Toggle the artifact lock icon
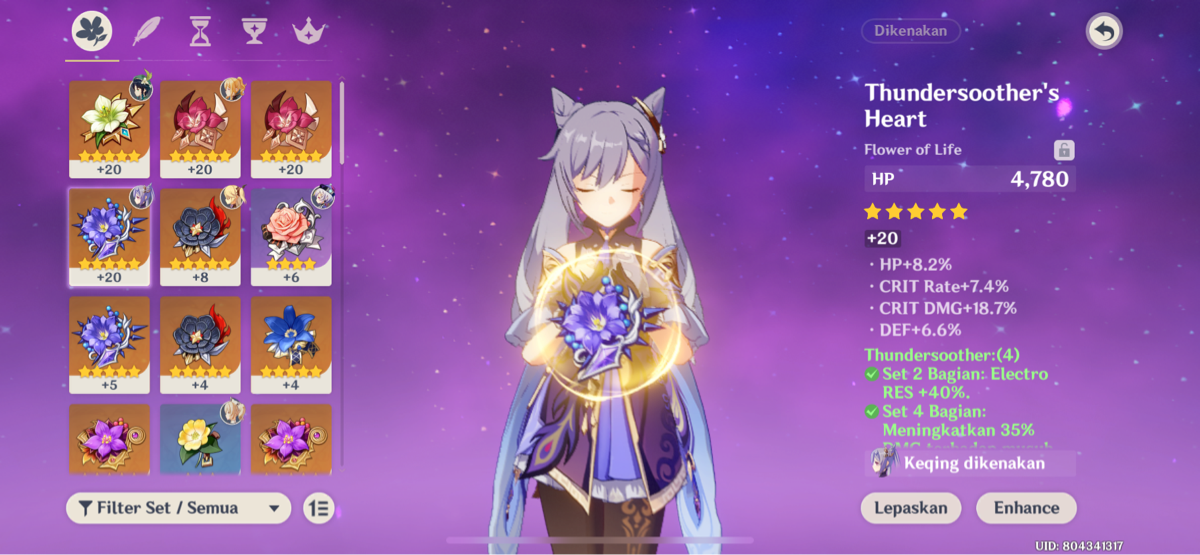1200x555 pixels. point(1064,150)
